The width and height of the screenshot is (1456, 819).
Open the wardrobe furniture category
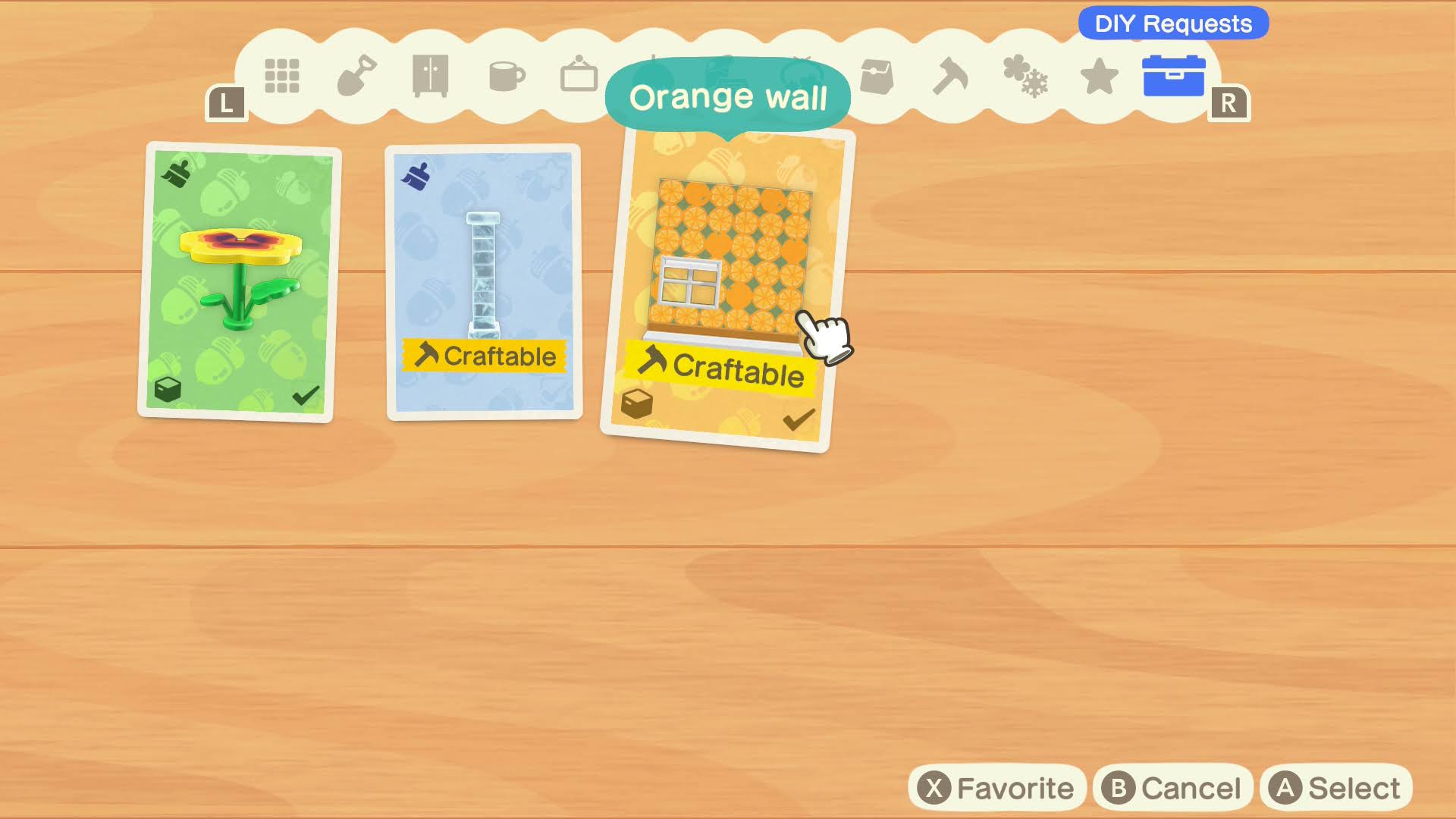[428, 76]
